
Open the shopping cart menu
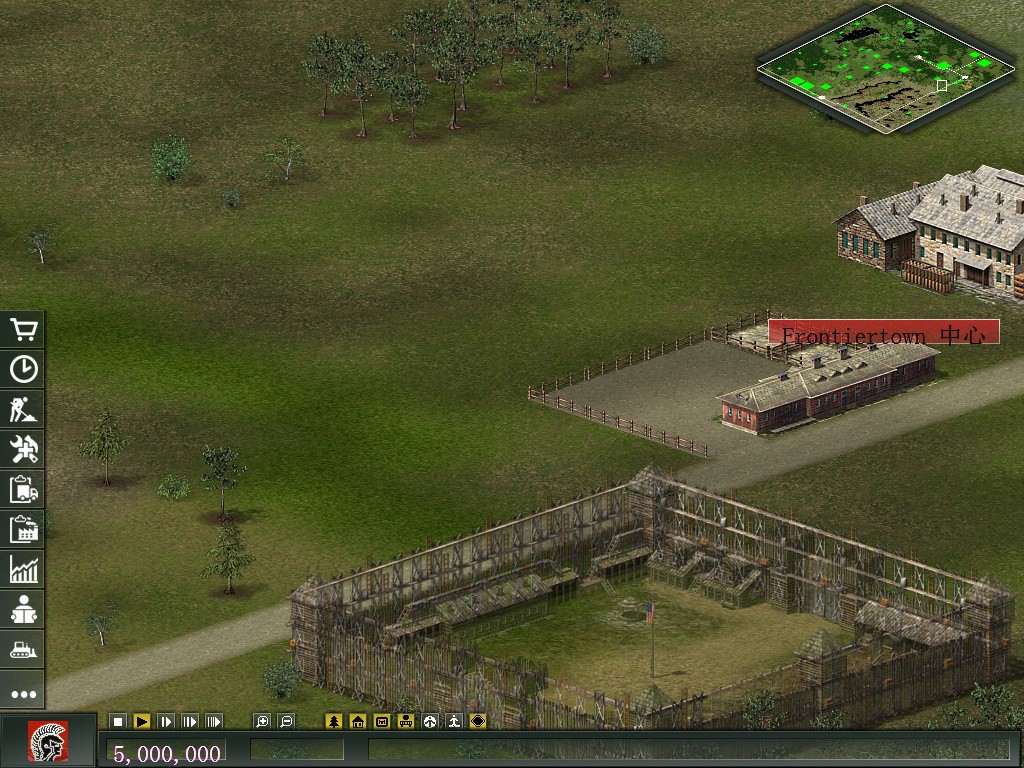23,330
